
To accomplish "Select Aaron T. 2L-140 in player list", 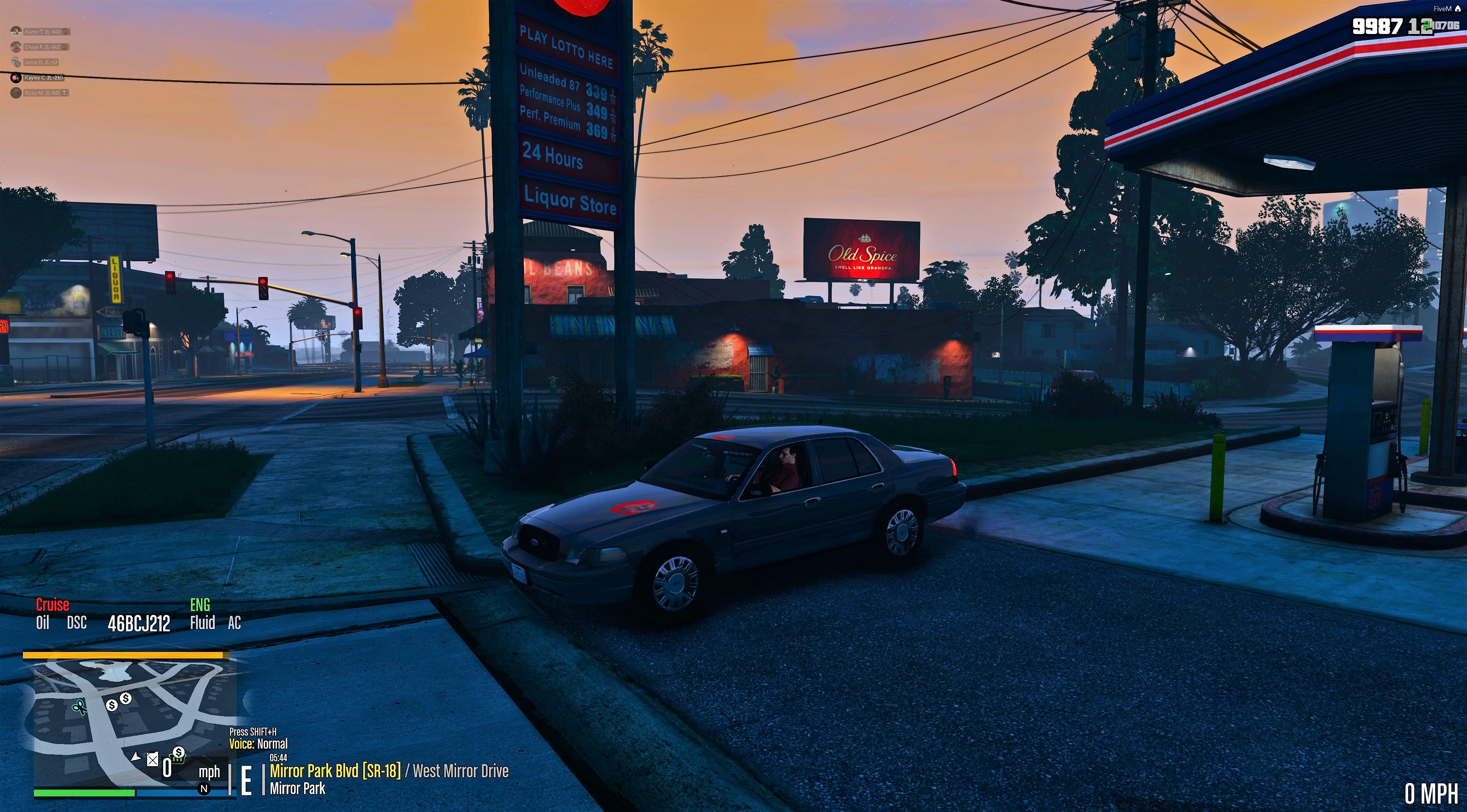I will [42, 32].
